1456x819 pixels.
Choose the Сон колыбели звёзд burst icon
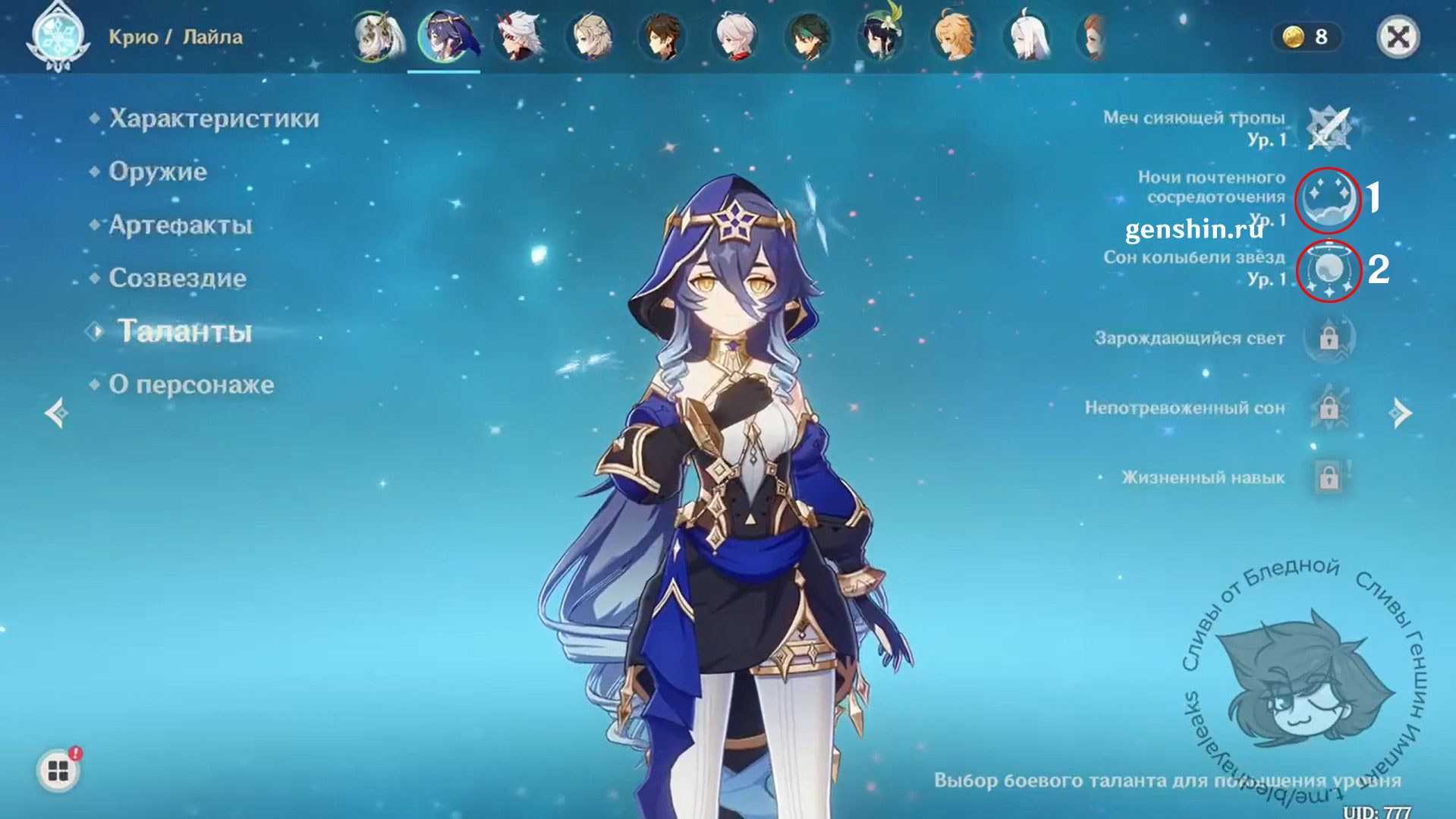[1329, 270]
